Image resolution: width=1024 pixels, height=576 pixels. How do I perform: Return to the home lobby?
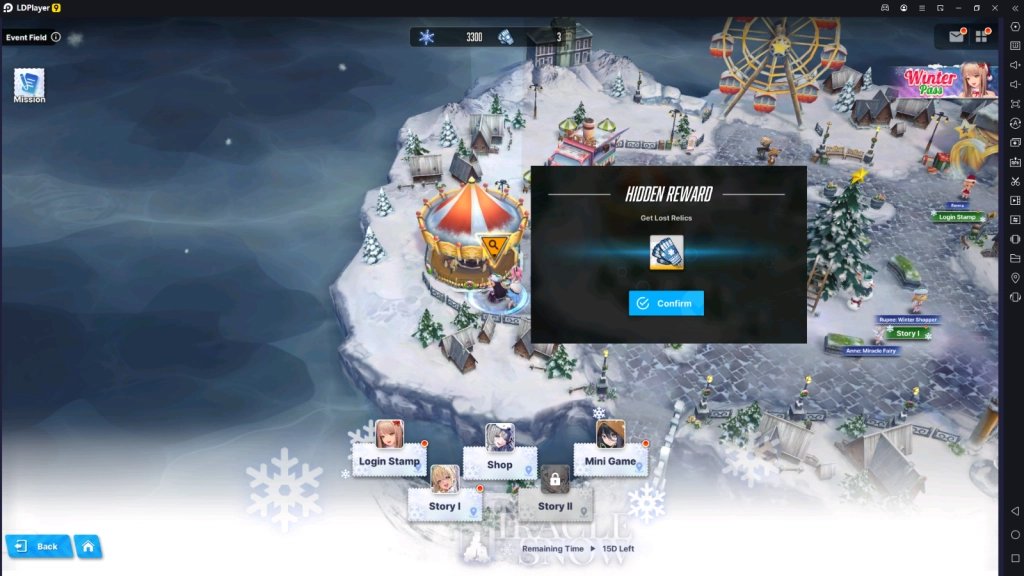tap(88, 546)
